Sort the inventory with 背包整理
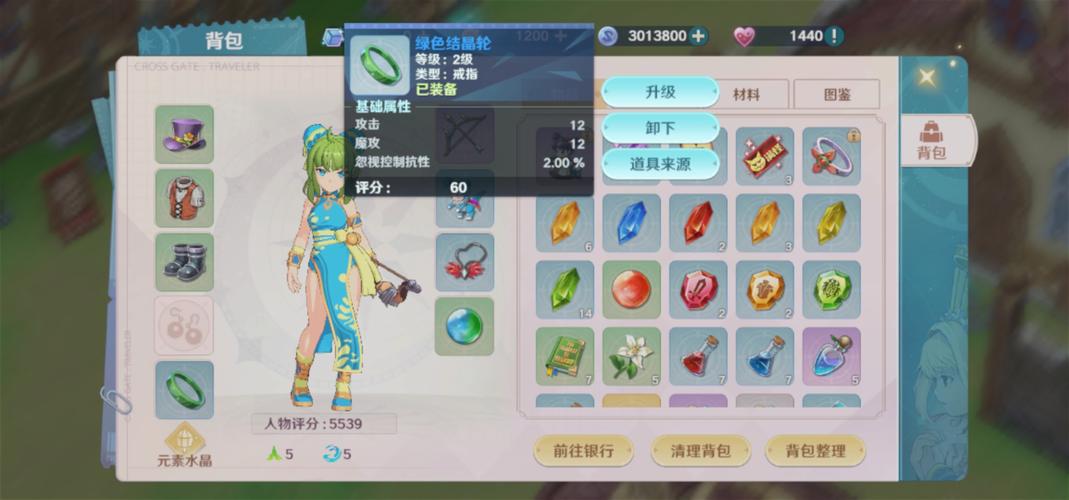 pos(815,450)
